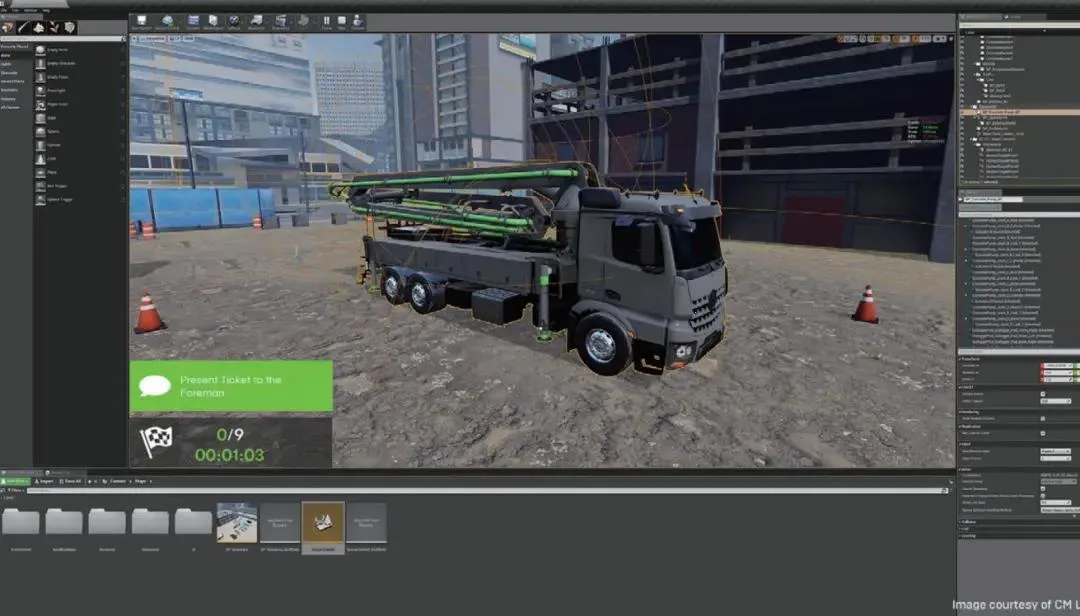The height and width of the screenshot is (616, 1080).
Task: Click Save All in Content Browser
Action: point(72,481)
